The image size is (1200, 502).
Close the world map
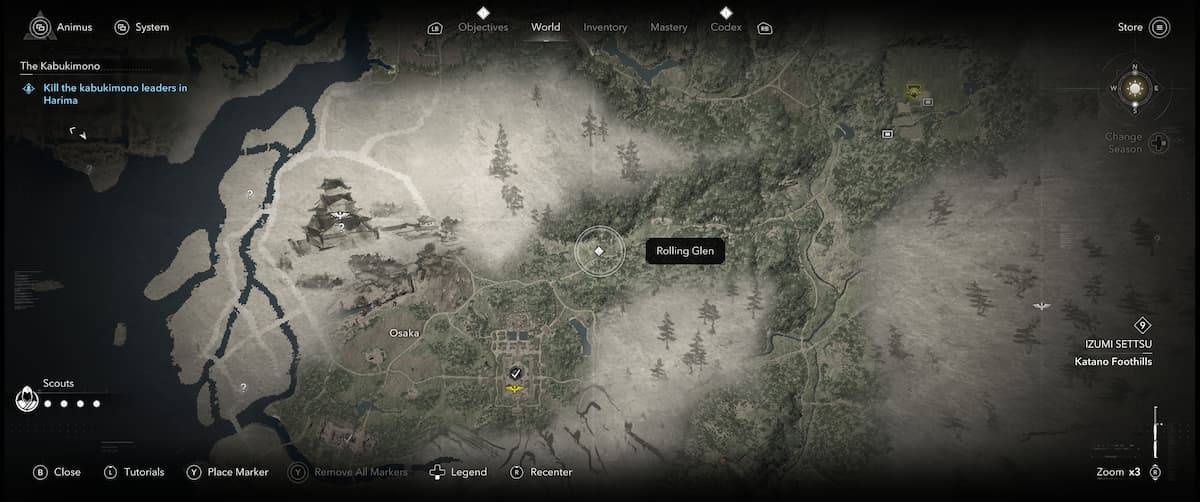click(x=57, y=472)
